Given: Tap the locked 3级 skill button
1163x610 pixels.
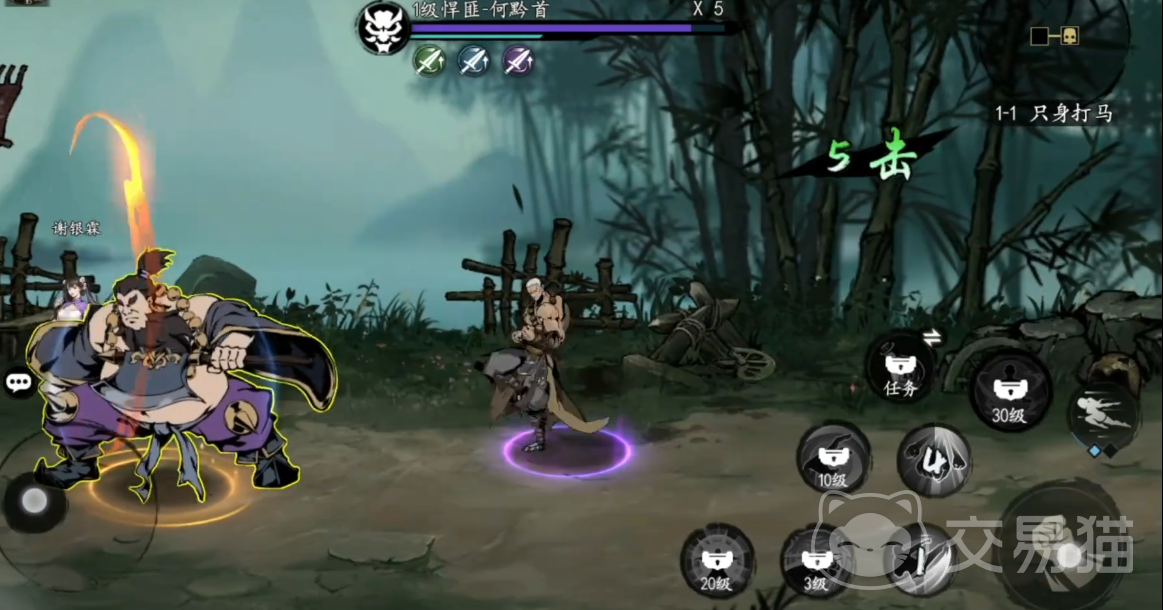Looking at the screenshot, I should [817, 563].
